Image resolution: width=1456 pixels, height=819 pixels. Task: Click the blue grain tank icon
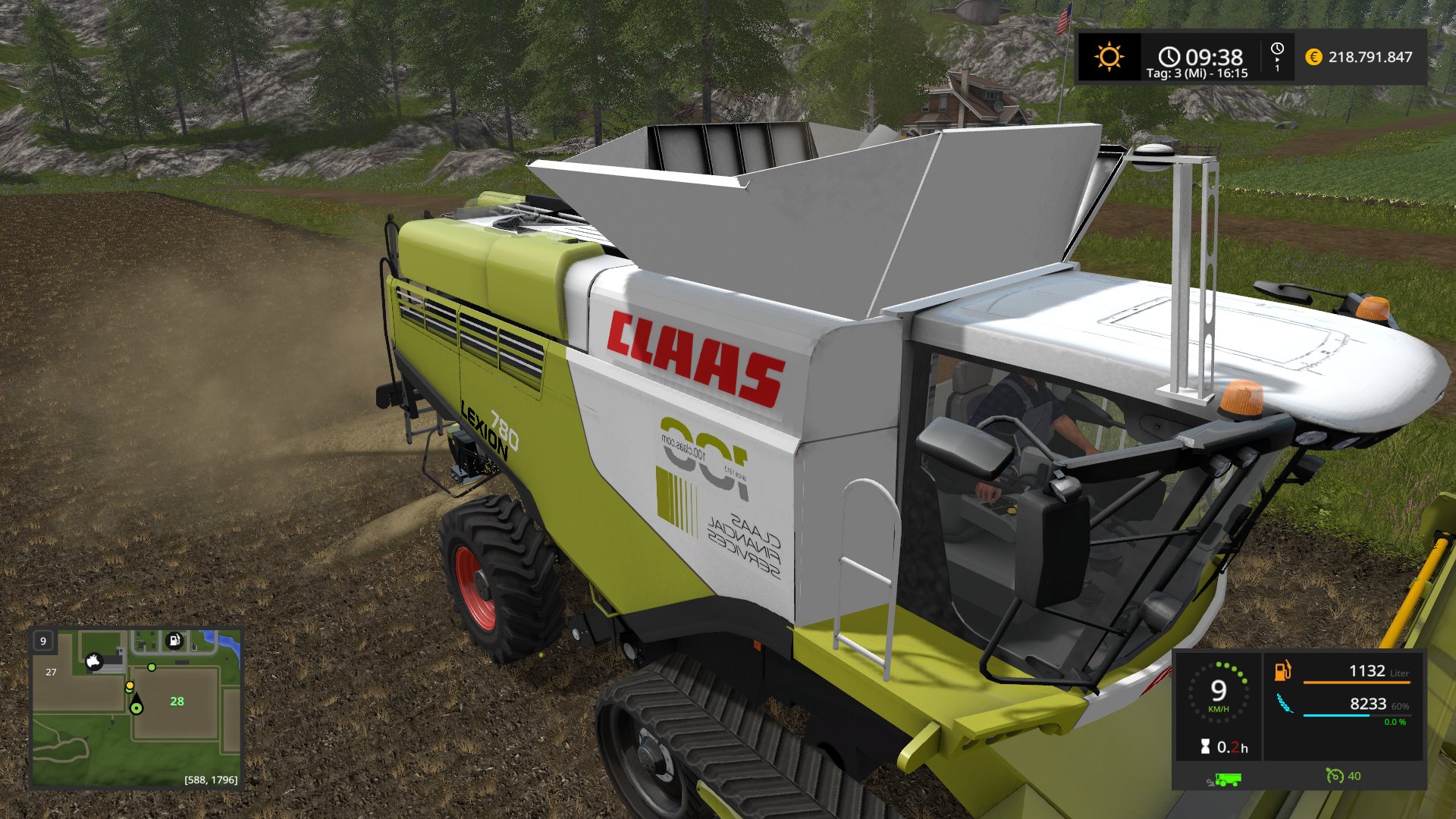point(1284,704)
